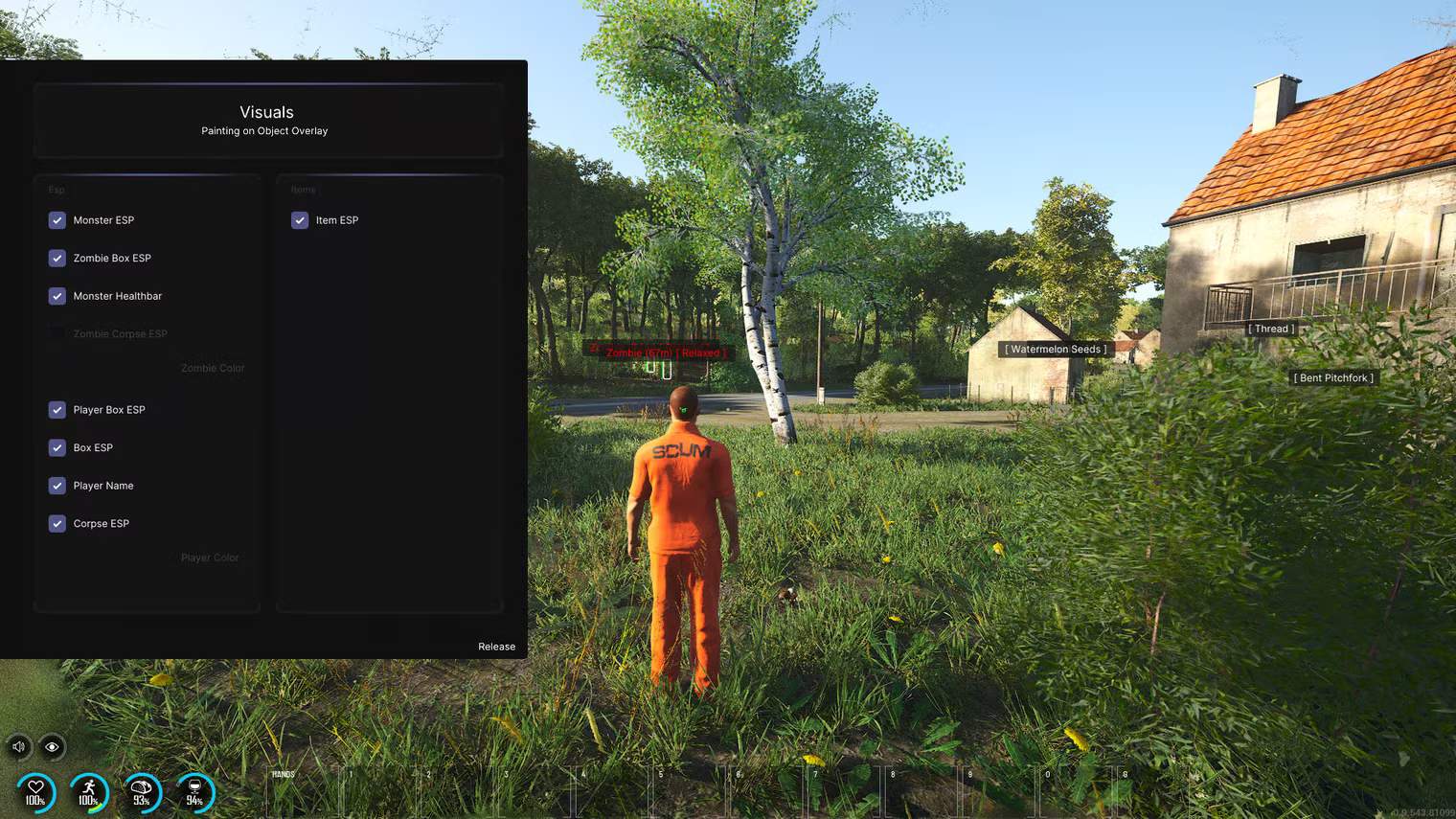Open the Player Color setting
Image resolution: width=1456 pixels, height=819 pixels.
(x=210, y=557)
